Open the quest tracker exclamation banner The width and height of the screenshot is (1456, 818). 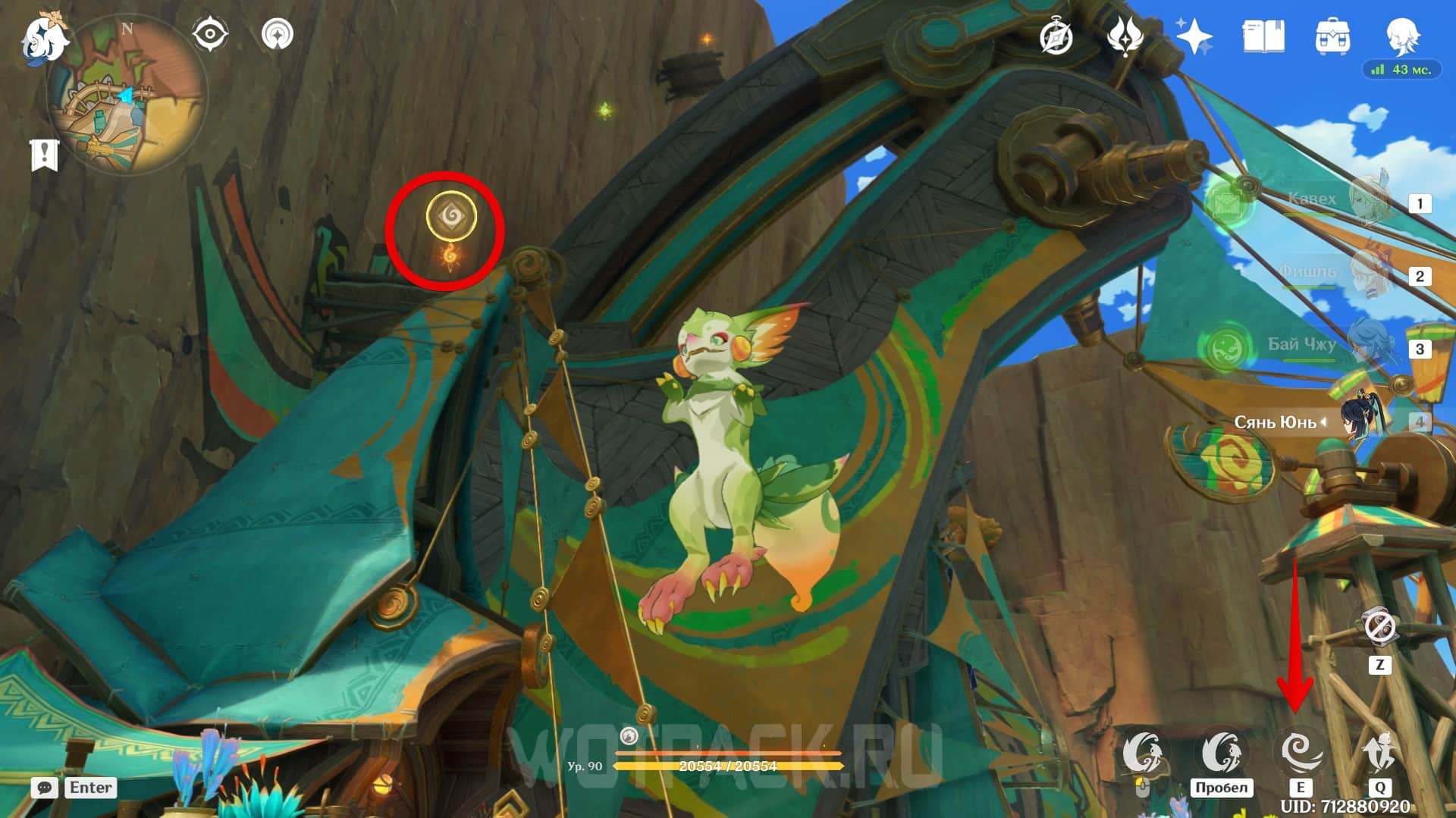tap(44, 155)
